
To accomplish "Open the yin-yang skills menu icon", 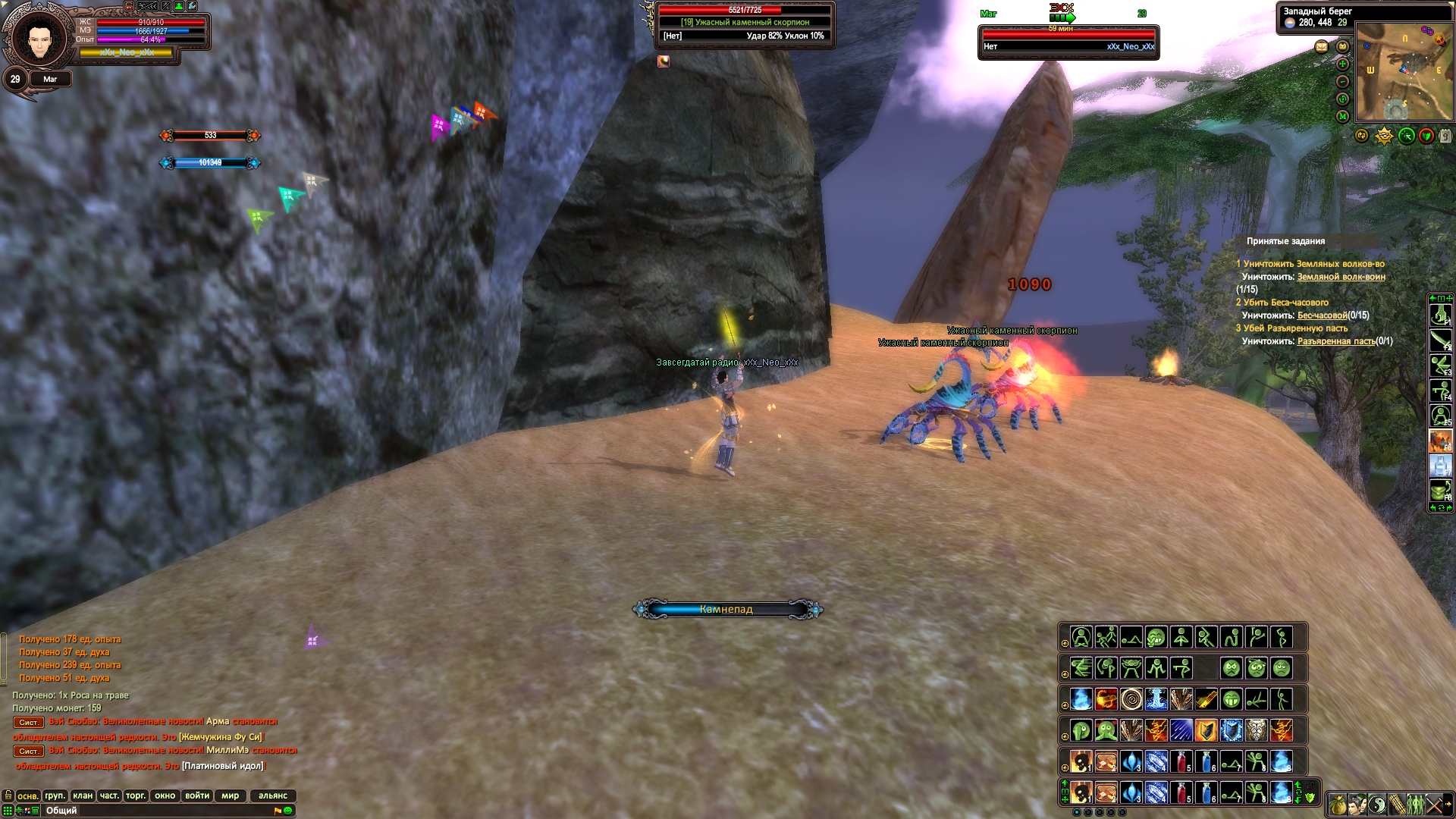I will [x=1376, y=804].
